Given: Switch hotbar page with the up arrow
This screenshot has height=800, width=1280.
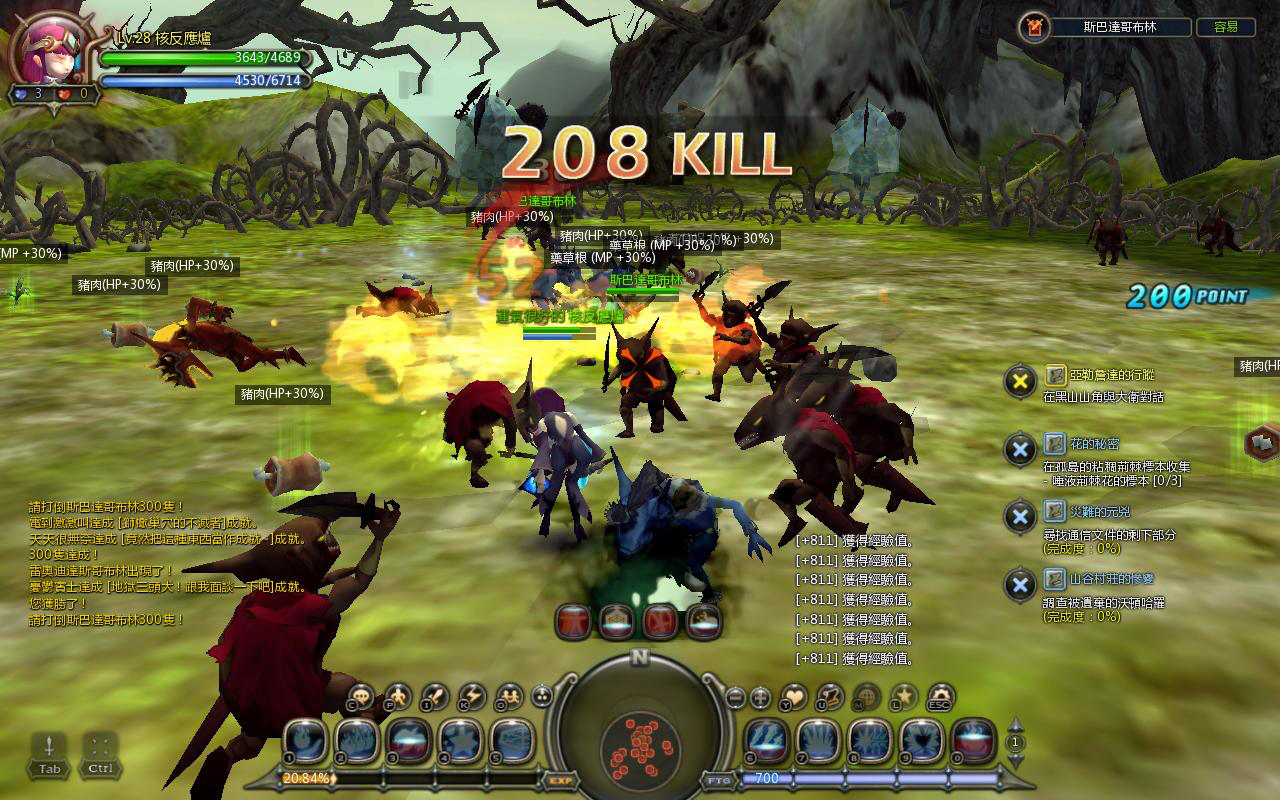Looking at the screenshot, I should pos(1016,725).
